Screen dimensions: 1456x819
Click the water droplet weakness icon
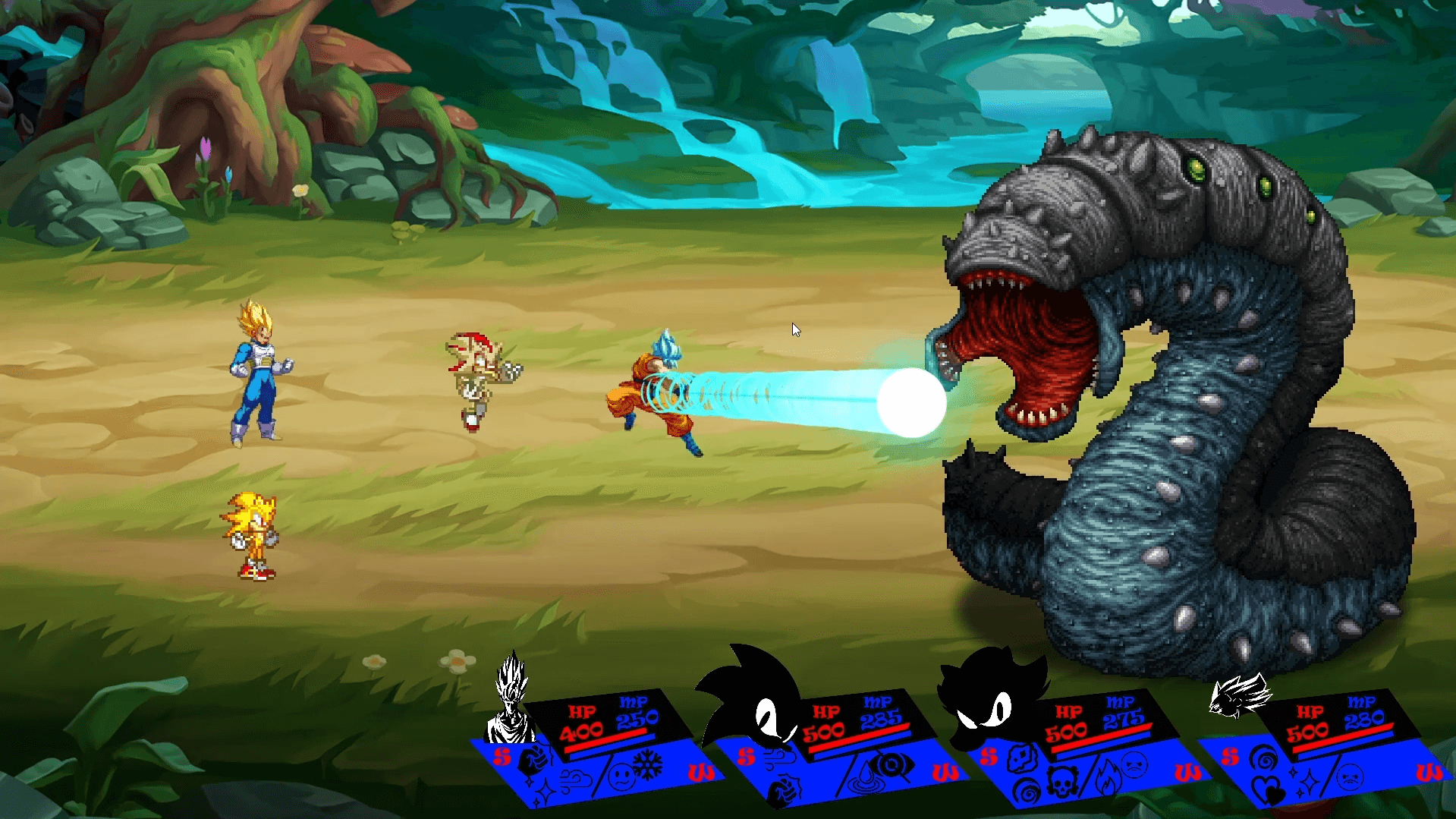[863, 779]
